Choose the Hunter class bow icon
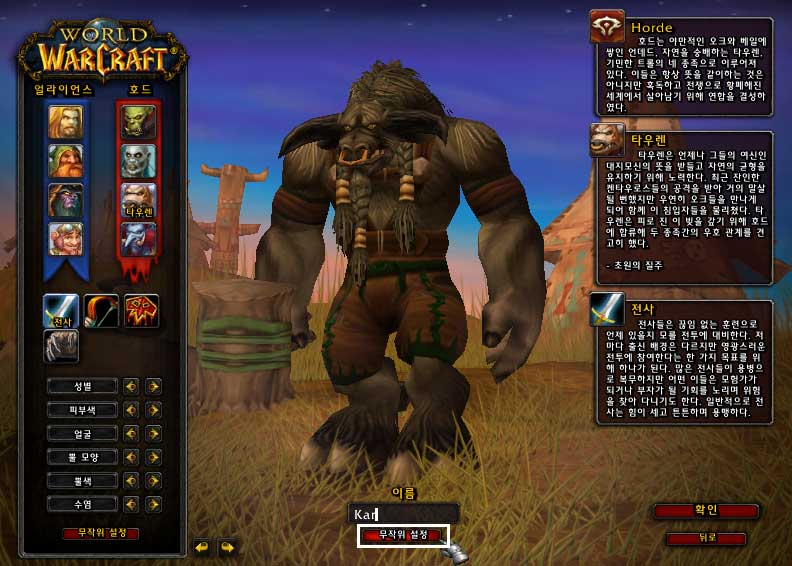This screenshot has width=792, height=566. [x=101, y=312]
